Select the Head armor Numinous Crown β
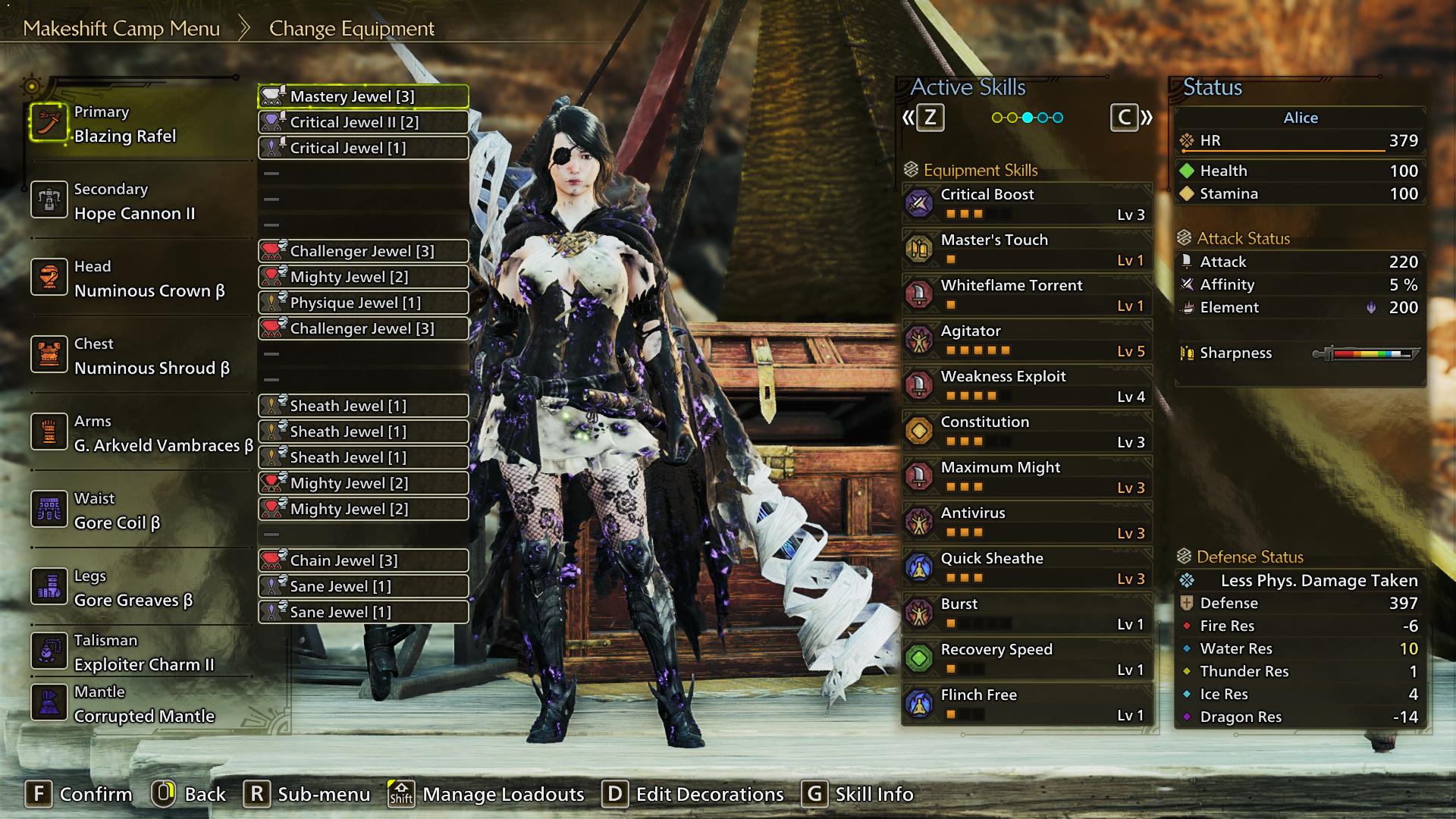The width and height of the screenshot is (1456, 819). [149, 279]
